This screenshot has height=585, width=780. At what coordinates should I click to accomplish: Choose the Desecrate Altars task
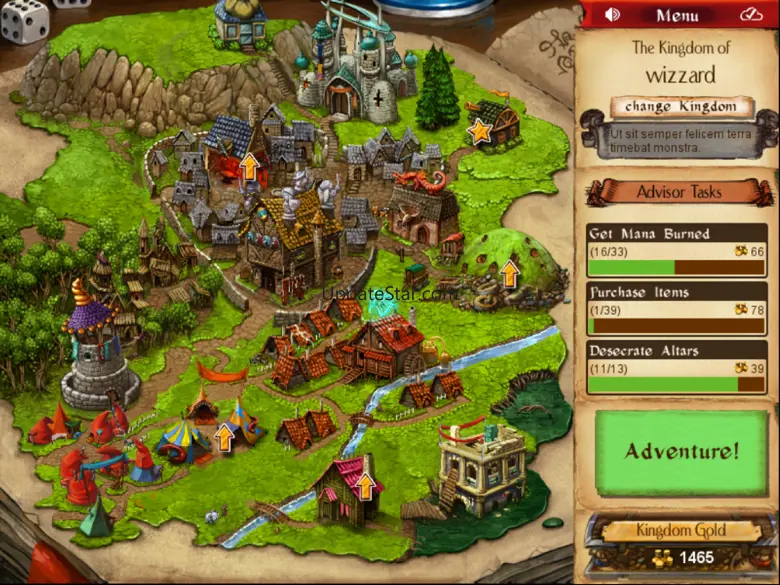click(x=677, y=367)
